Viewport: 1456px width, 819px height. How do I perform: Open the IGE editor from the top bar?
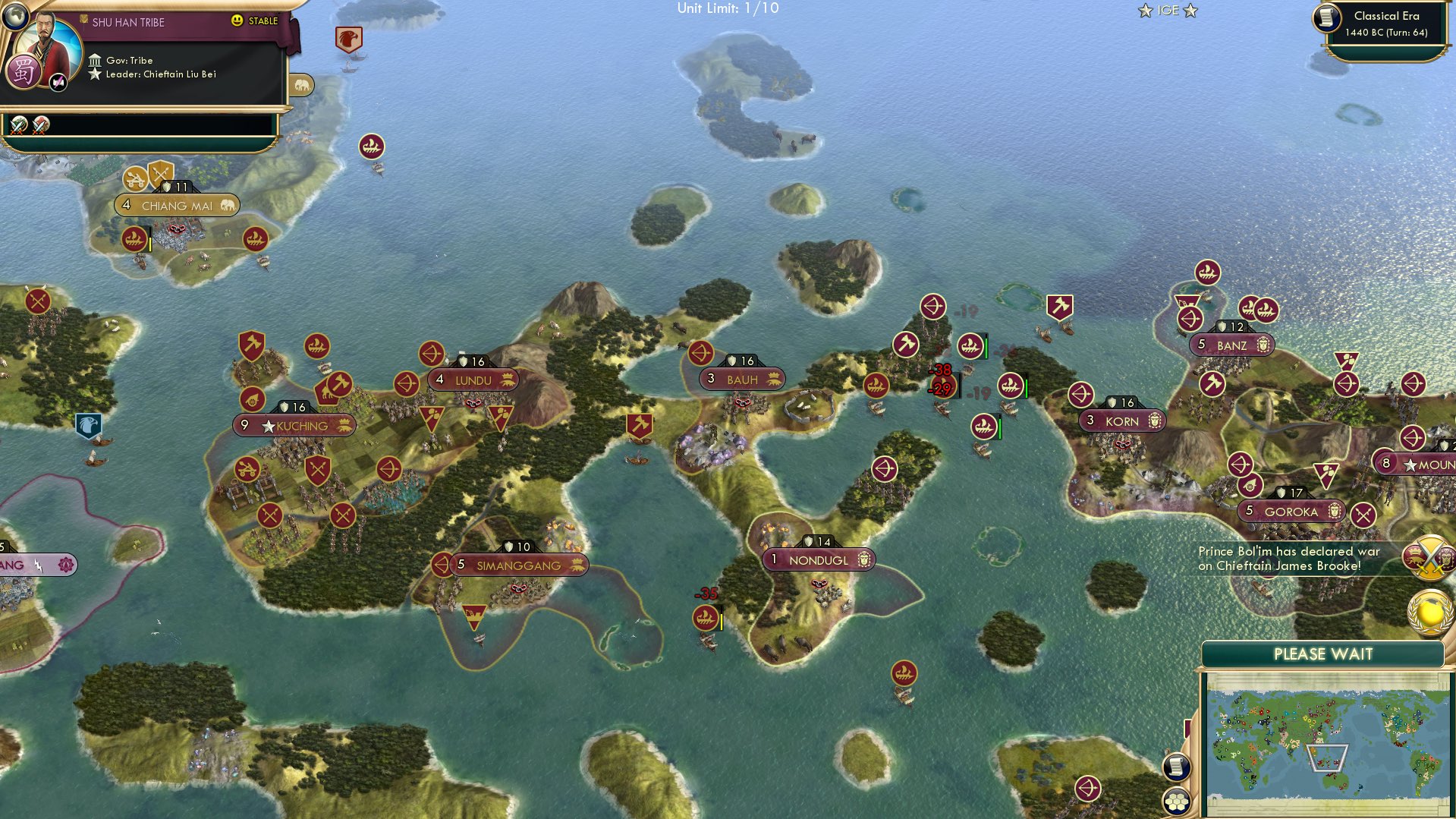click(x=1167, y=11)
